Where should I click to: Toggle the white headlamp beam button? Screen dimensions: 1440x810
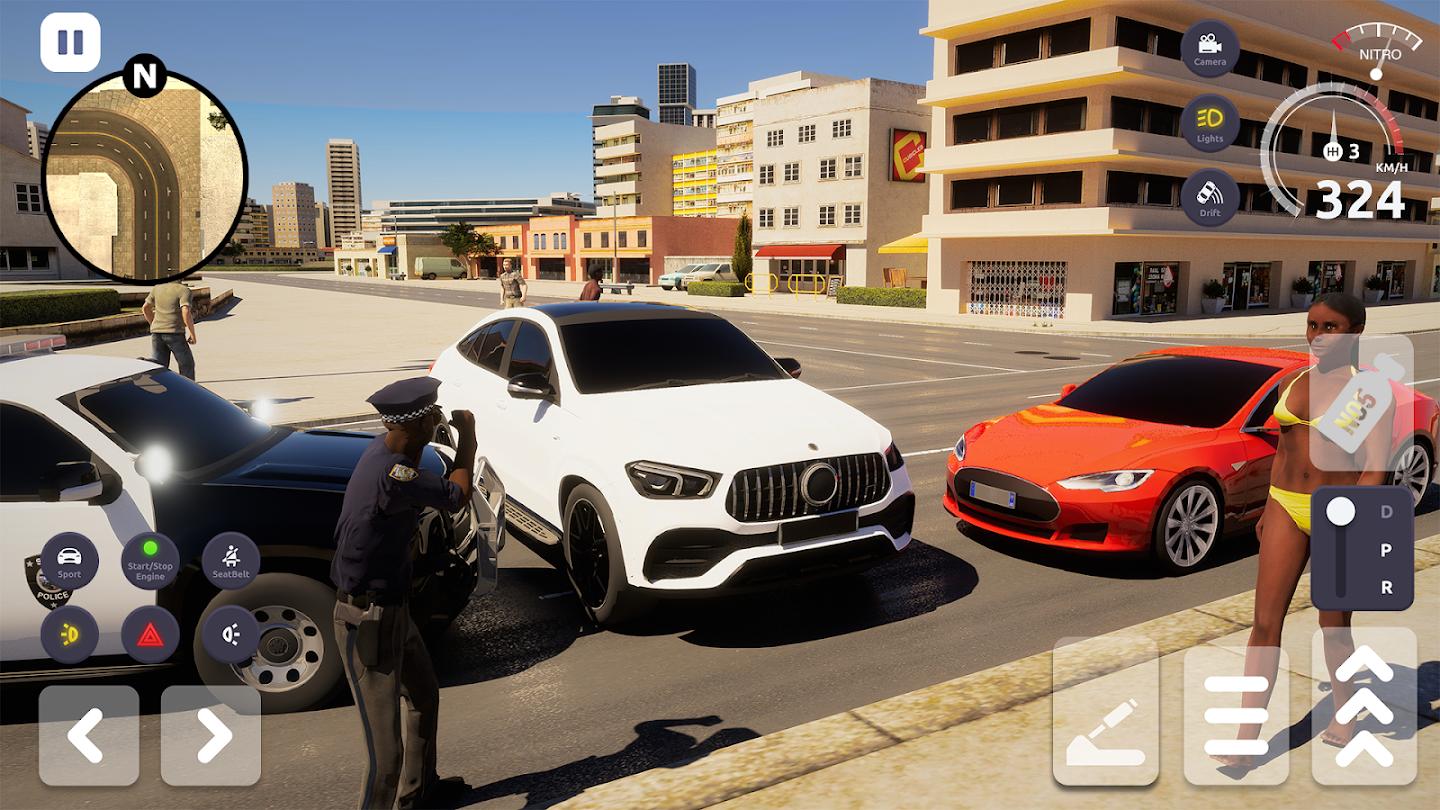[x=231, y=635]
